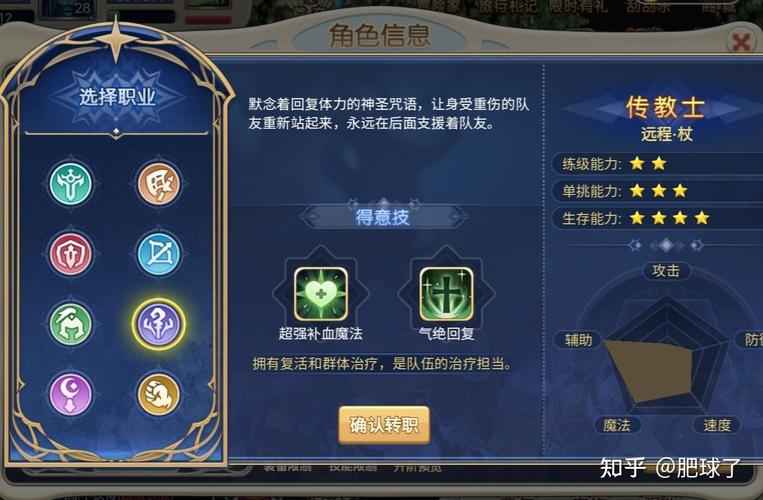View the 超强补血魔法 healing skill icon
Image resolution: width=763 pixels, height=500 pixels.
click(321, 293)
